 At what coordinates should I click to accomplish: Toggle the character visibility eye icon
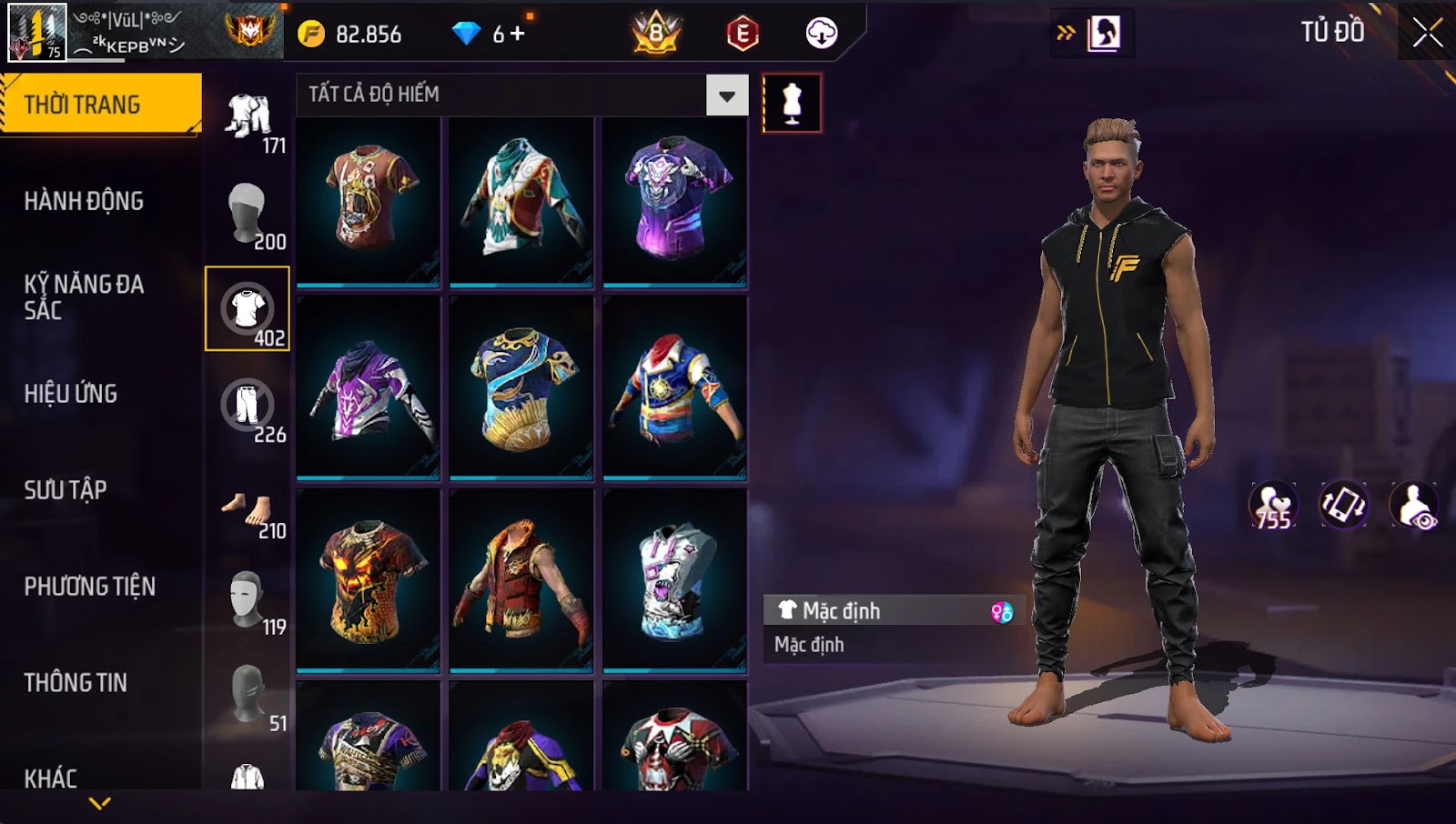[1414, 507]
